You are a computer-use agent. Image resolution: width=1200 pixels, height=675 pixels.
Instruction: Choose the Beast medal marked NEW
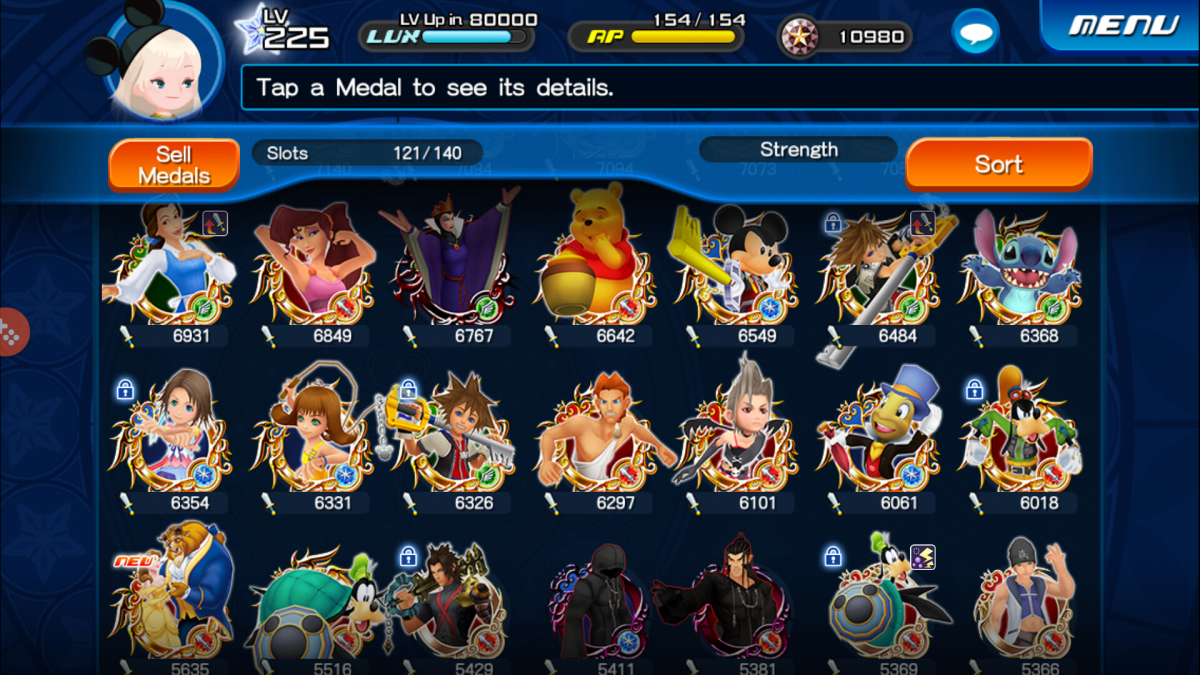(x=170, y=600)
